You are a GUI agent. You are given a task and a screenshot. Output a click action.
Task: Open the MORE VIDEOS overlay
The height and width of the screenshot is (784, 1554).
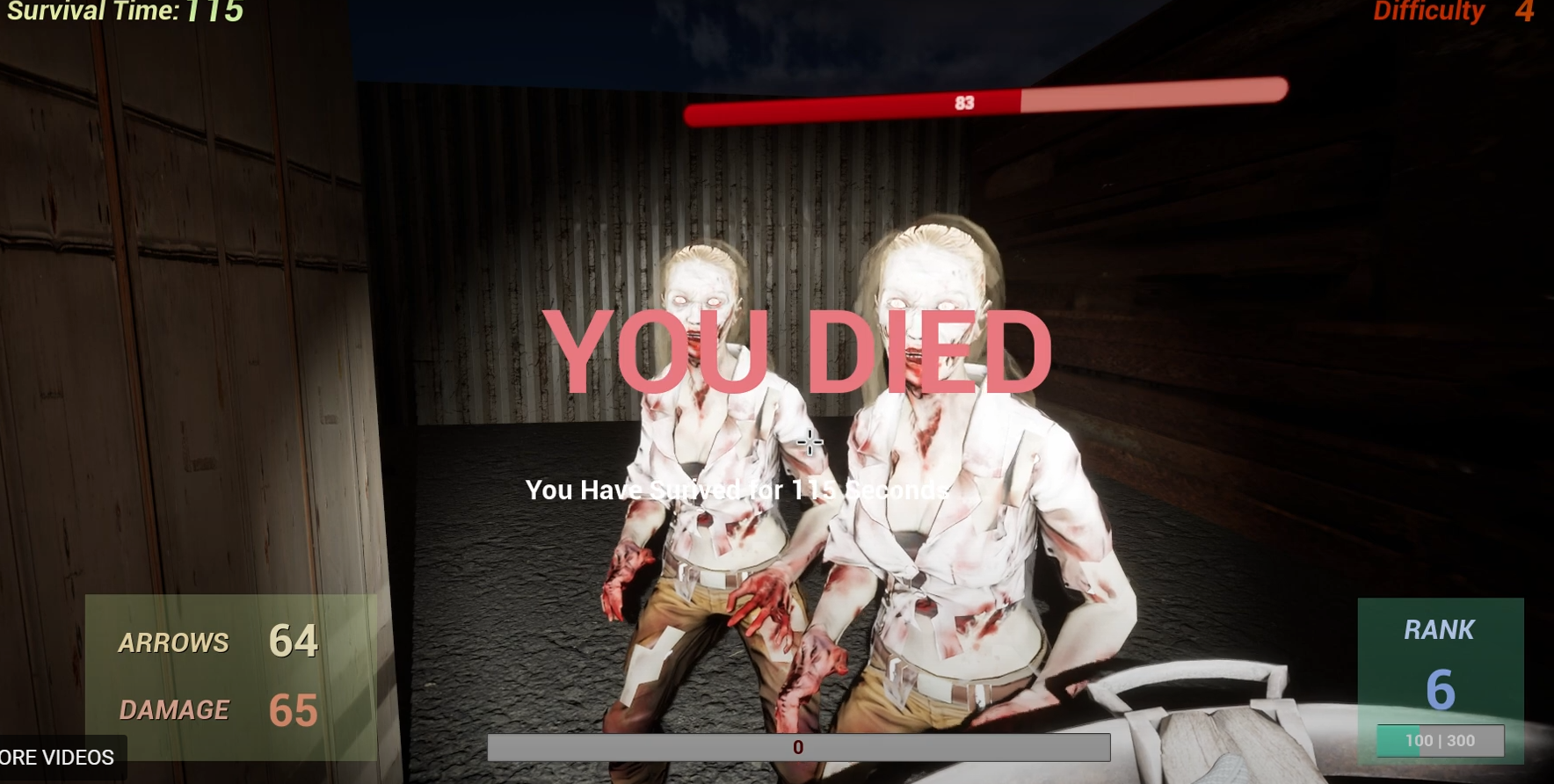coord(57,757)
